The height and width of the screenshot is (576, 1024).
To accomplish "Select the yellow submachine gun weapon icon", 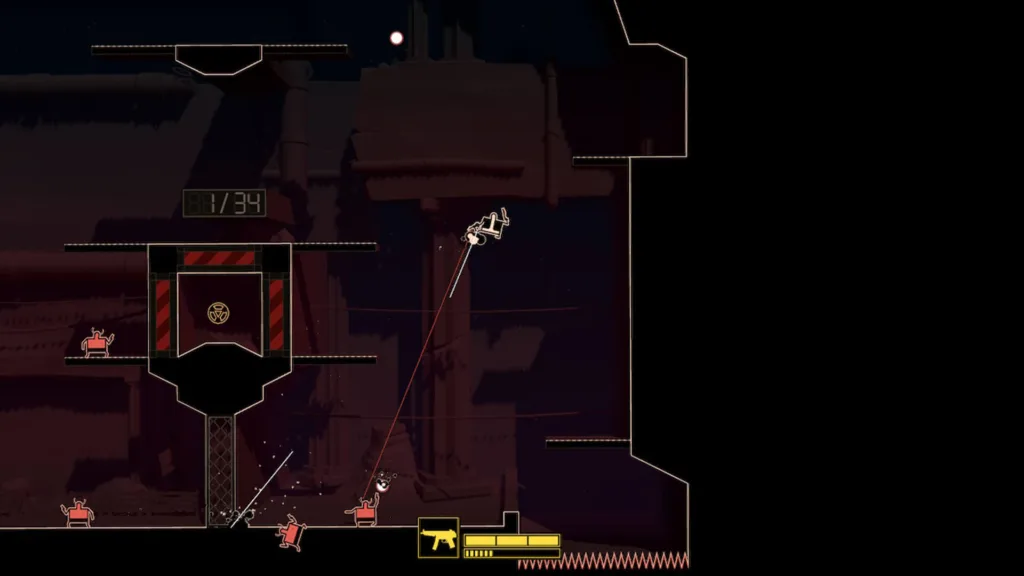I will coord(438,538).
